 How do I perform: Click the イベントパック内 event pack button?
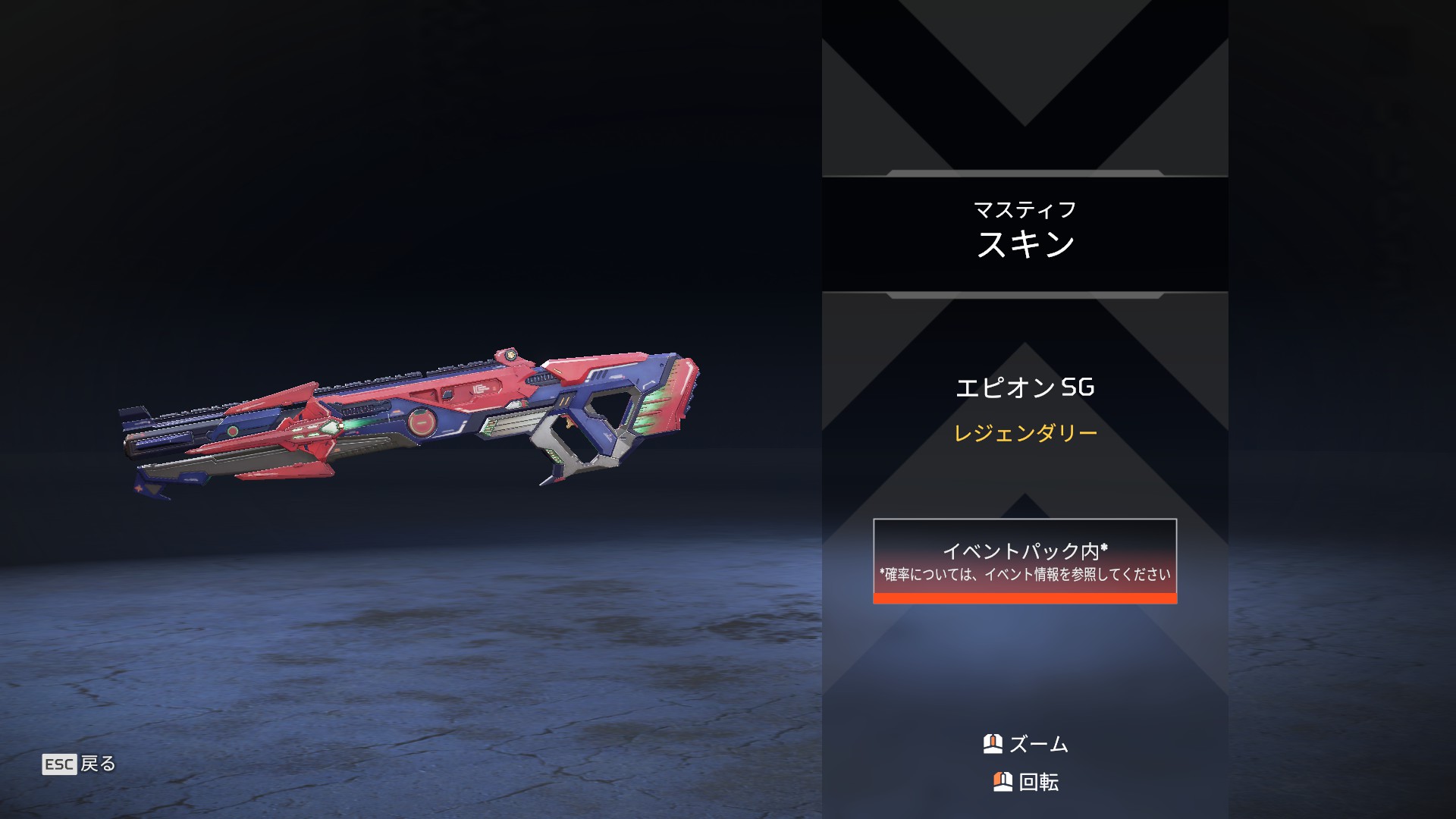point(1025,561)
